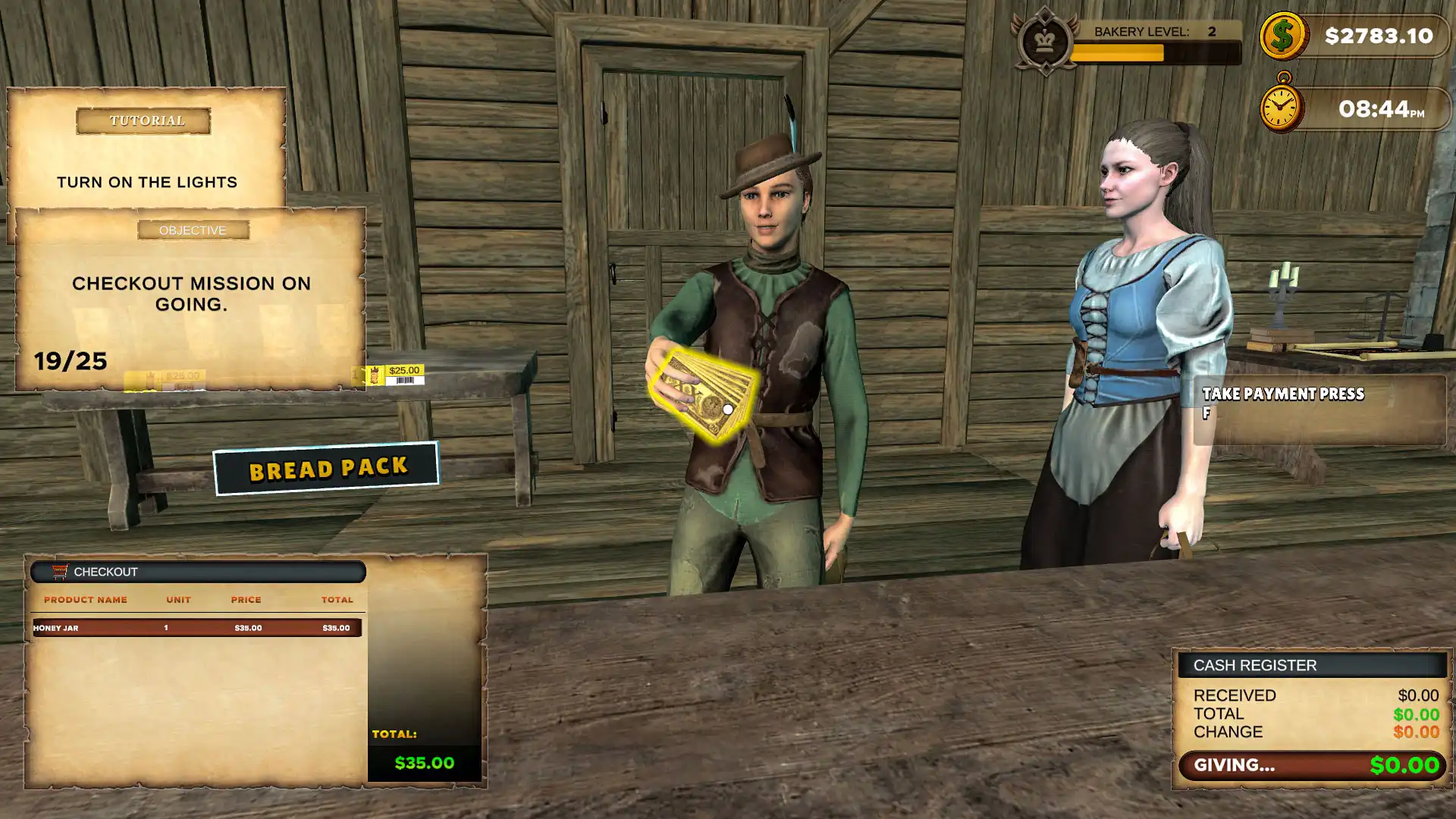The width and height of the screenshot is (1456, 819).
Task: Select the Honey Jar row in checkout
Action: point(196,628)
